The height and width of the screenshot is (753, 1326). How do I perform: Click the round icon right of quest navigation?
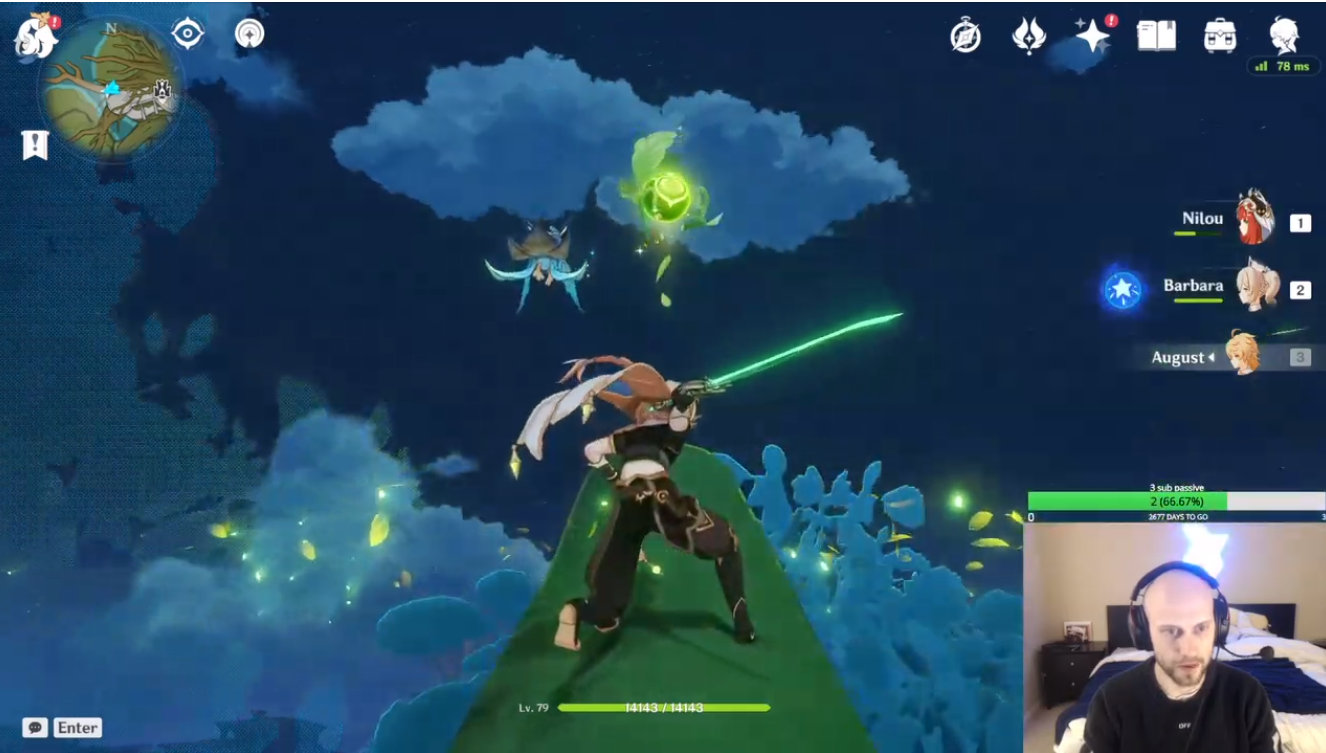coord(249,34)
